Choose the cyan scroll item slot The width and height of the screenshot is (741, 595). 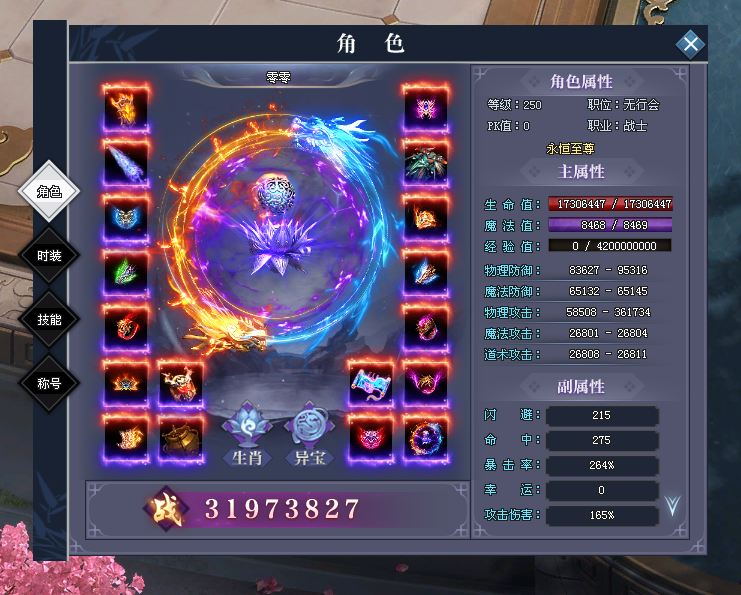point(372,384)
